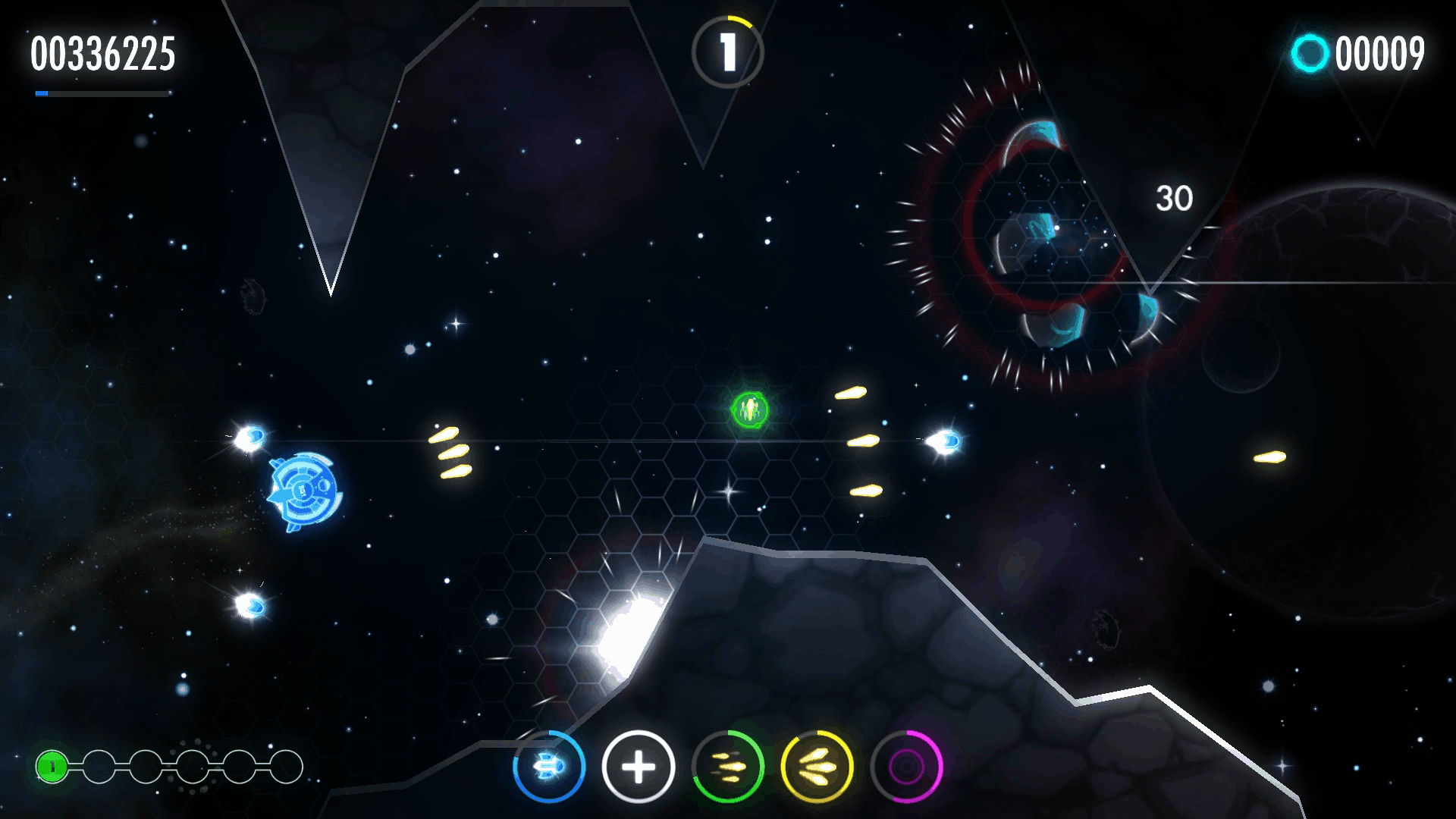Click the green stage one progress node
Screen dimensions: 1456x819
[x=52, y=767]
